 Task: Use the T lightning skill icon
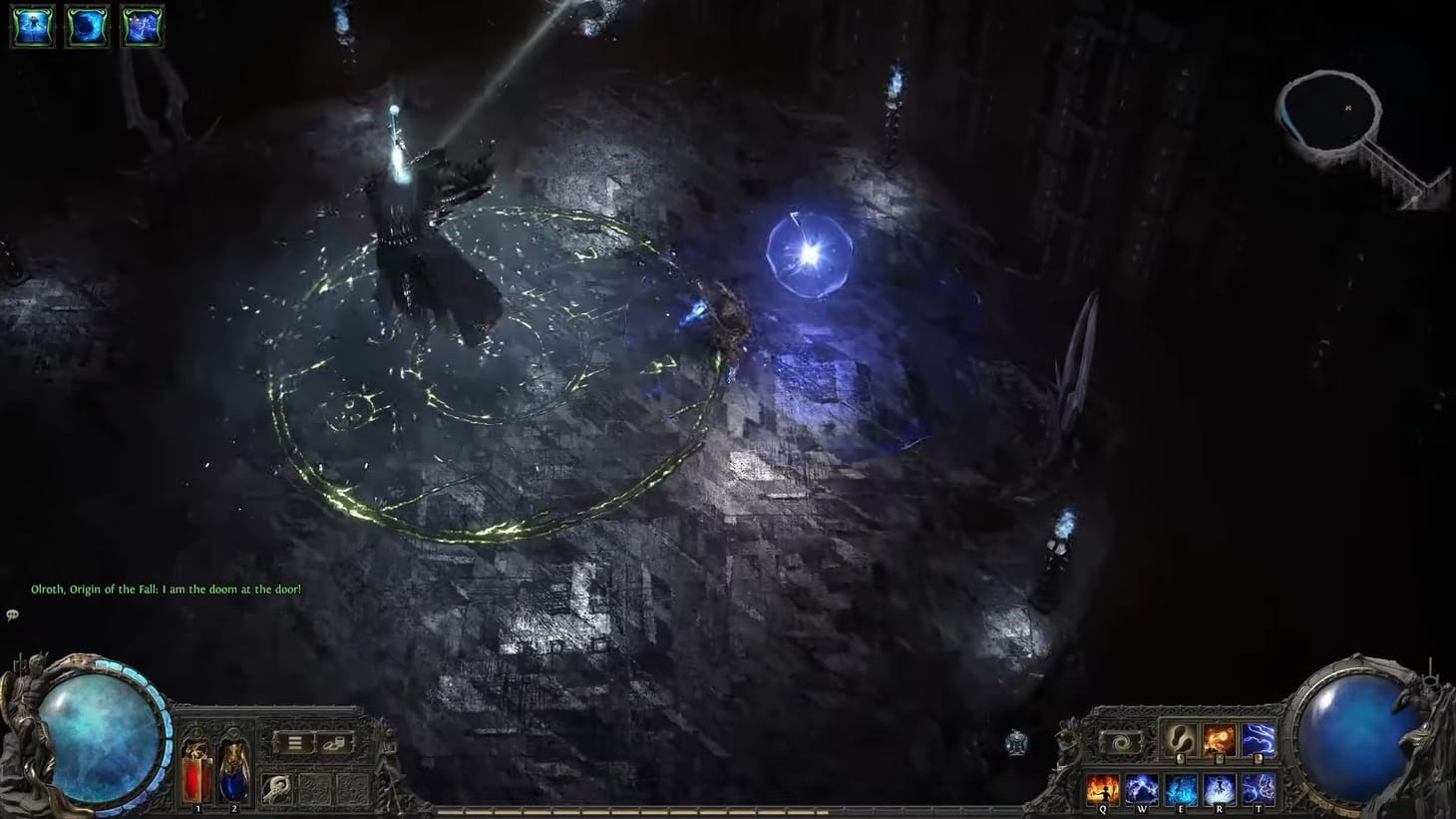pyautogui.click(x=1259, y=788)
